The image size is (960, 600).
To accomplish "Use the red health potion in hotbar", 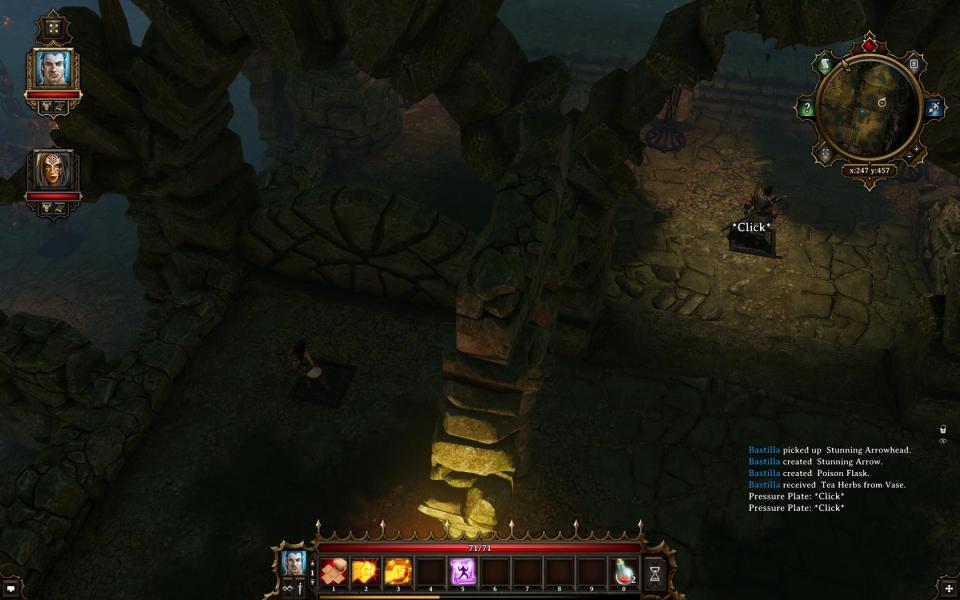I will 625,571.
